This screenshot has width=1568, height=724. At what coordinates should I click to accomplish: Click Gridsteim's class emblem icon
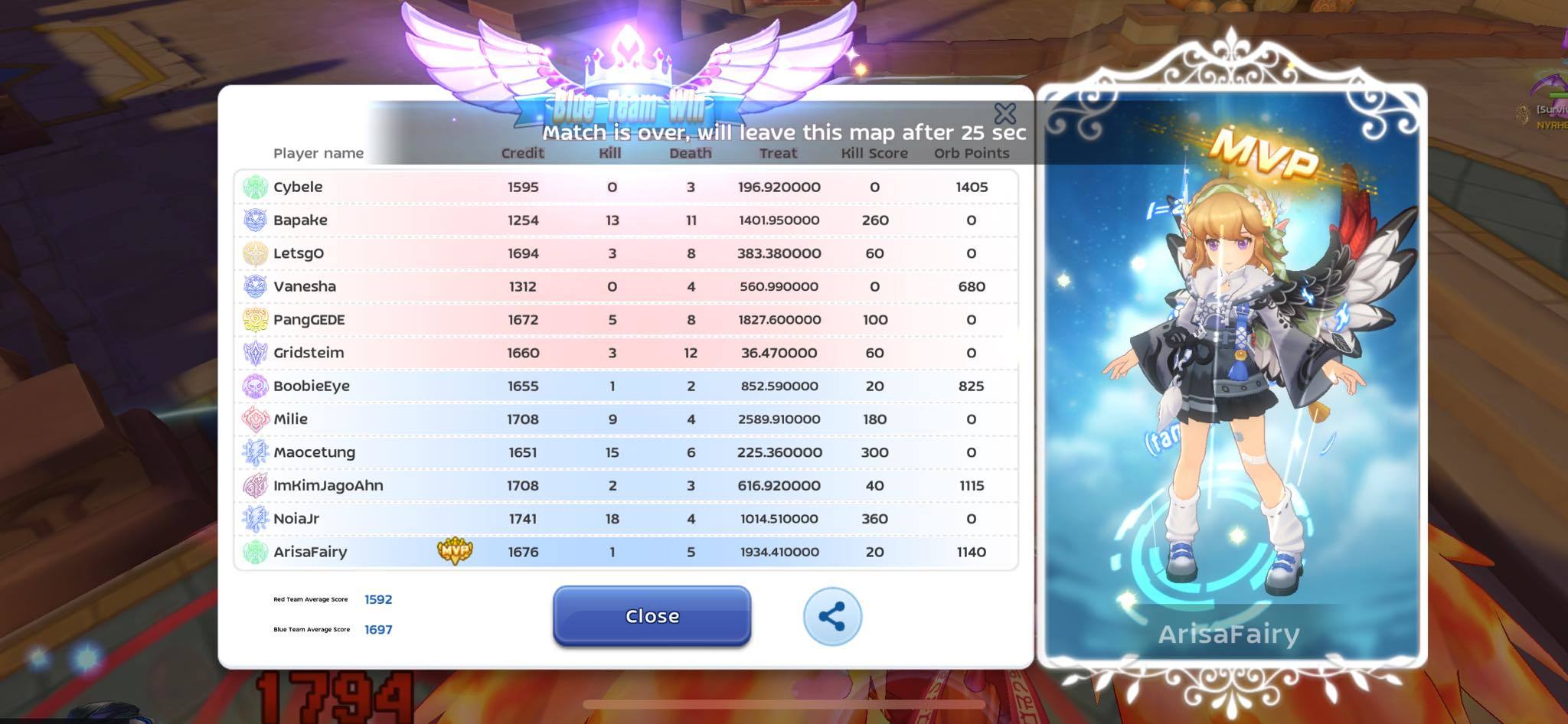tap(253, 352)
